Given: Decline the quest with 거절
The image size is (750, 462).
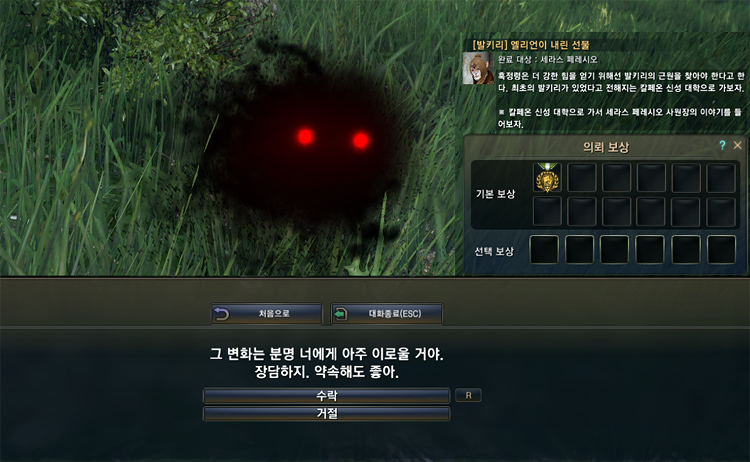Looking at the screenshot, I should click(x=326, y=413).
